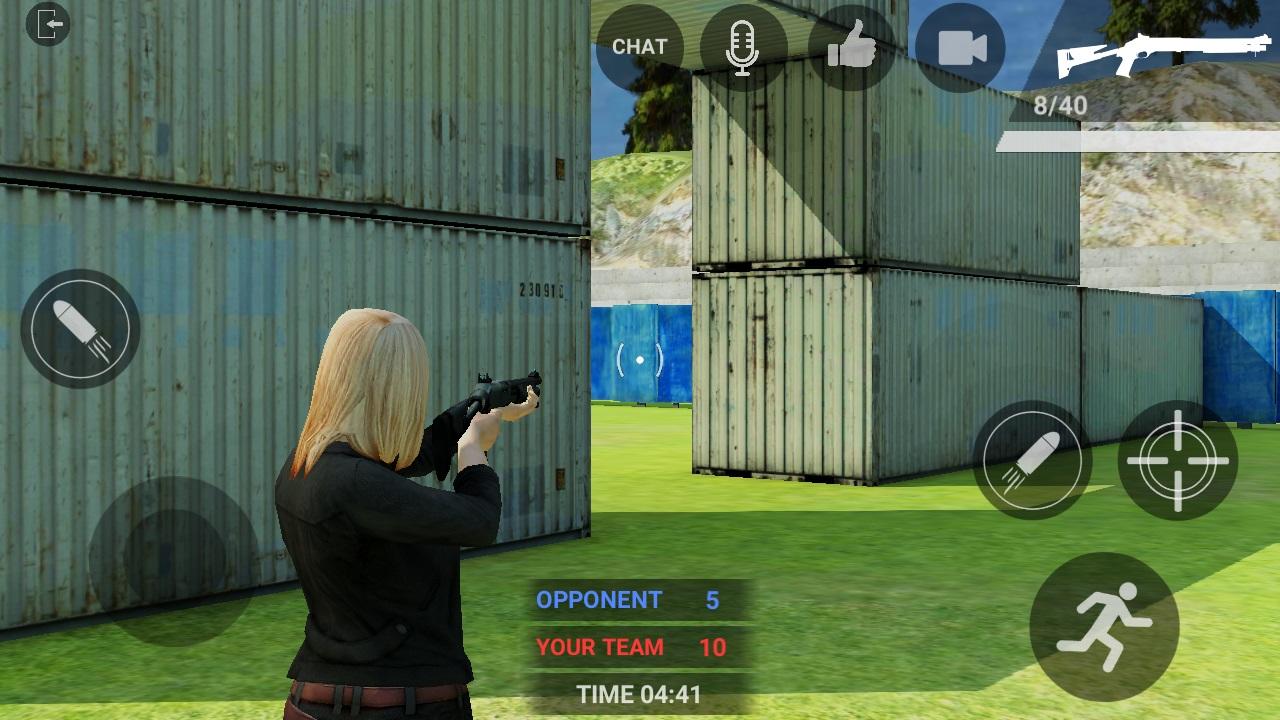This screenshot has width=1280, height=720.
Task: Toggle voice chat with the mic button
Action: tap(743, 45)
